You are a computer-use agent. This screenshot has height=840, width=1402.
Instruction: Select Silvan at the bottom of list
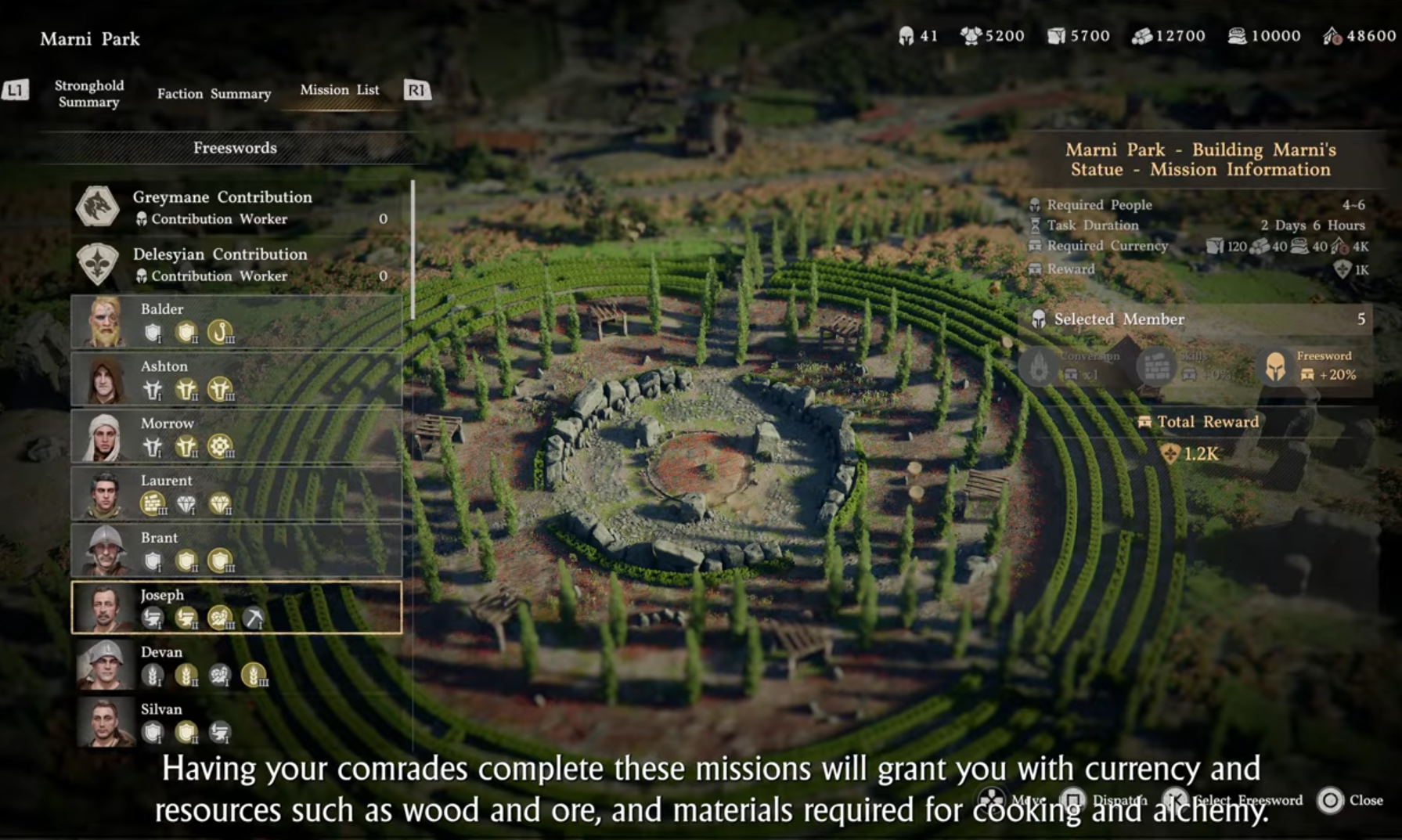click(236, 722)
